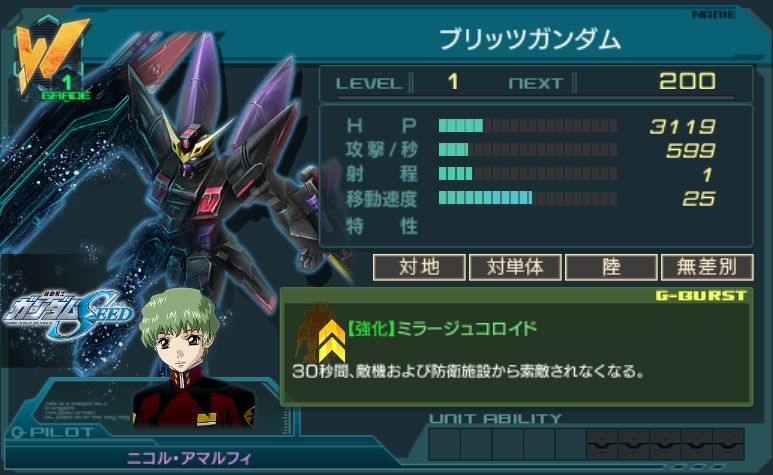Image resolution: width=773 pixels, height=475 pixels.
Task: Click the ニコル・アマルフィ pilot name bar
Action: [190, 457]
